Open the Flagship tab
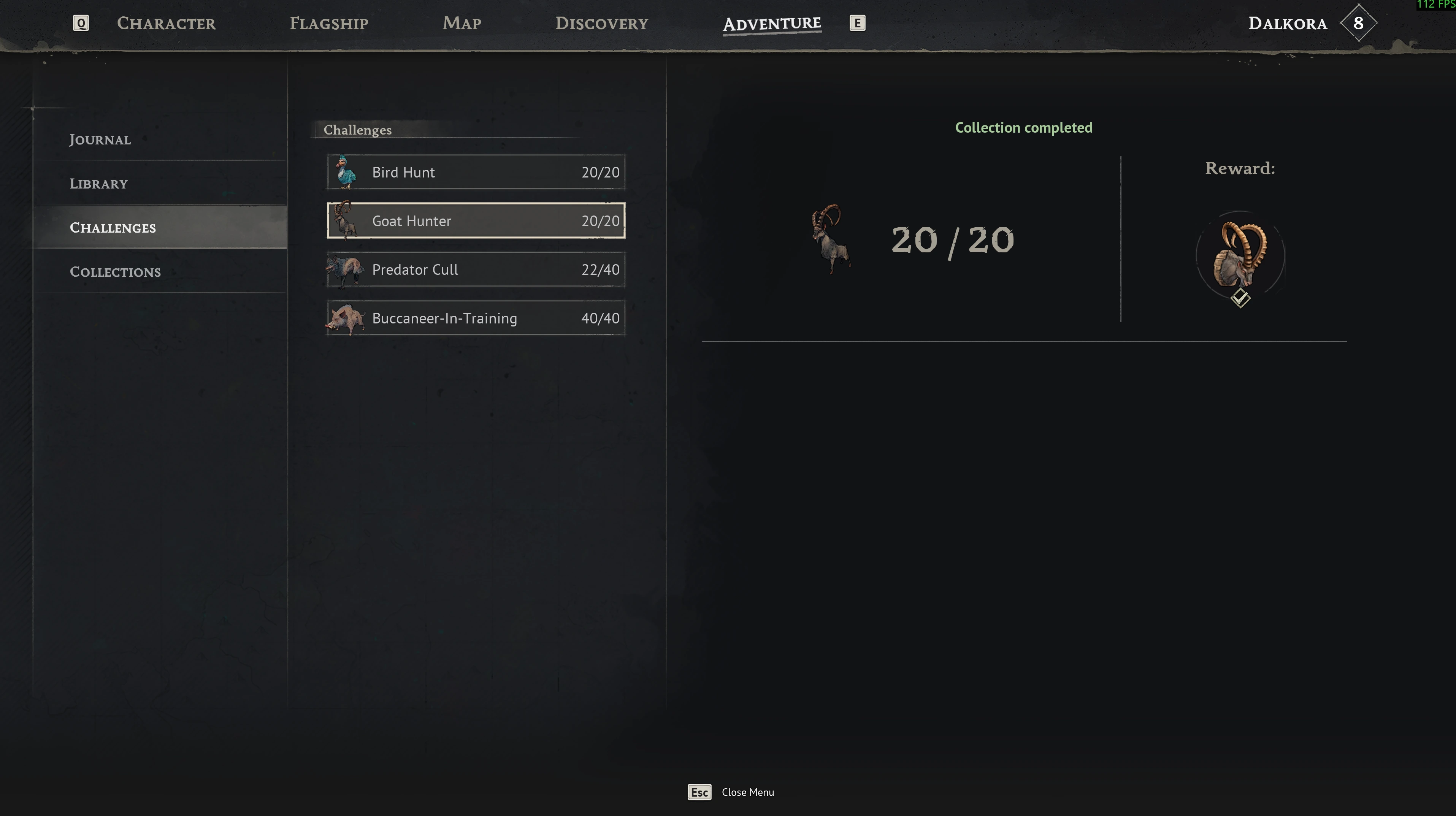Screen dimensions: 1456x816 point(328,23)
